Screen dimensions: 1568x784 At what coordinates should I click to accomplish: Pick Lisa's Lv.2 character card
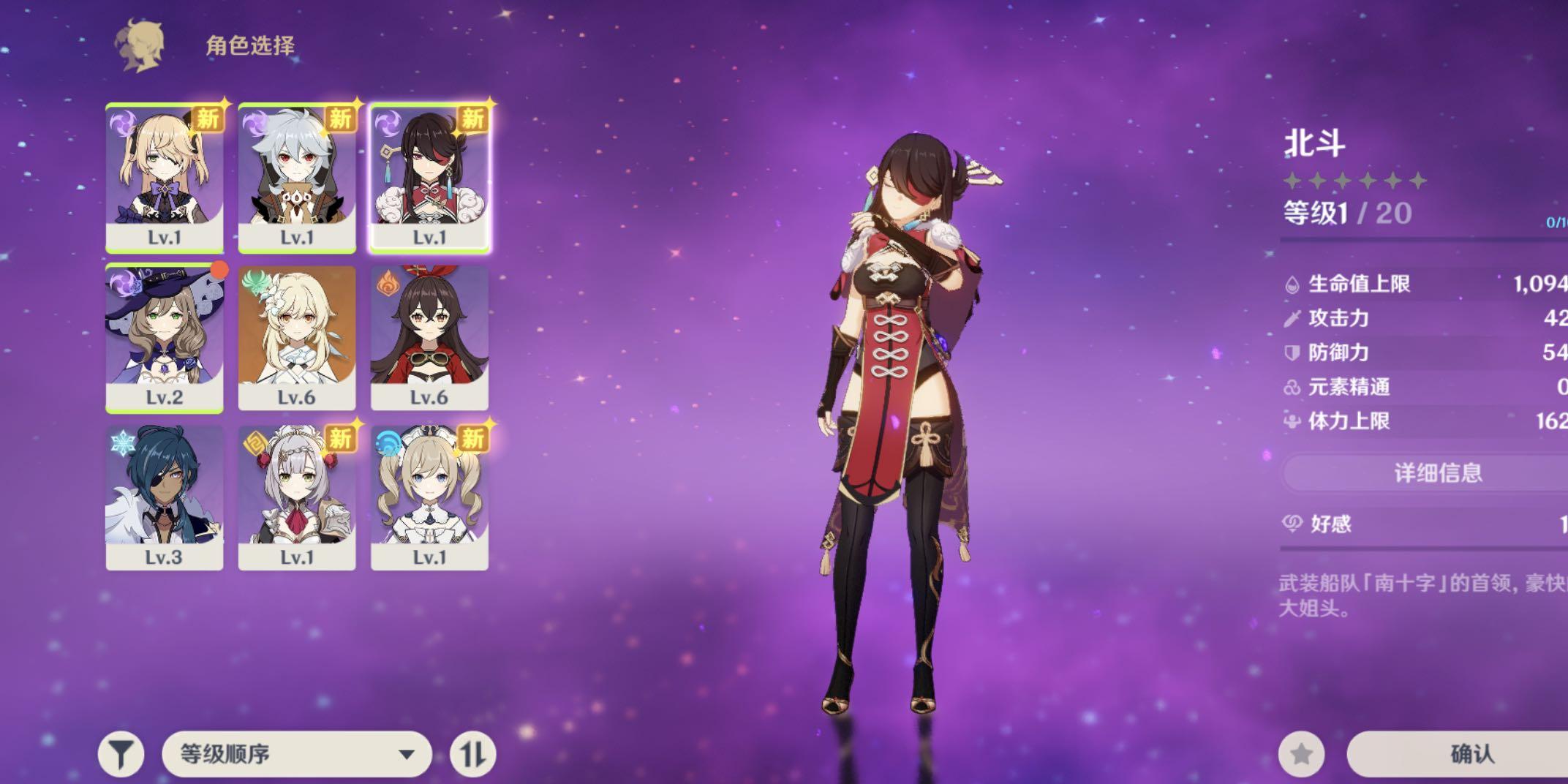(165, 339)
